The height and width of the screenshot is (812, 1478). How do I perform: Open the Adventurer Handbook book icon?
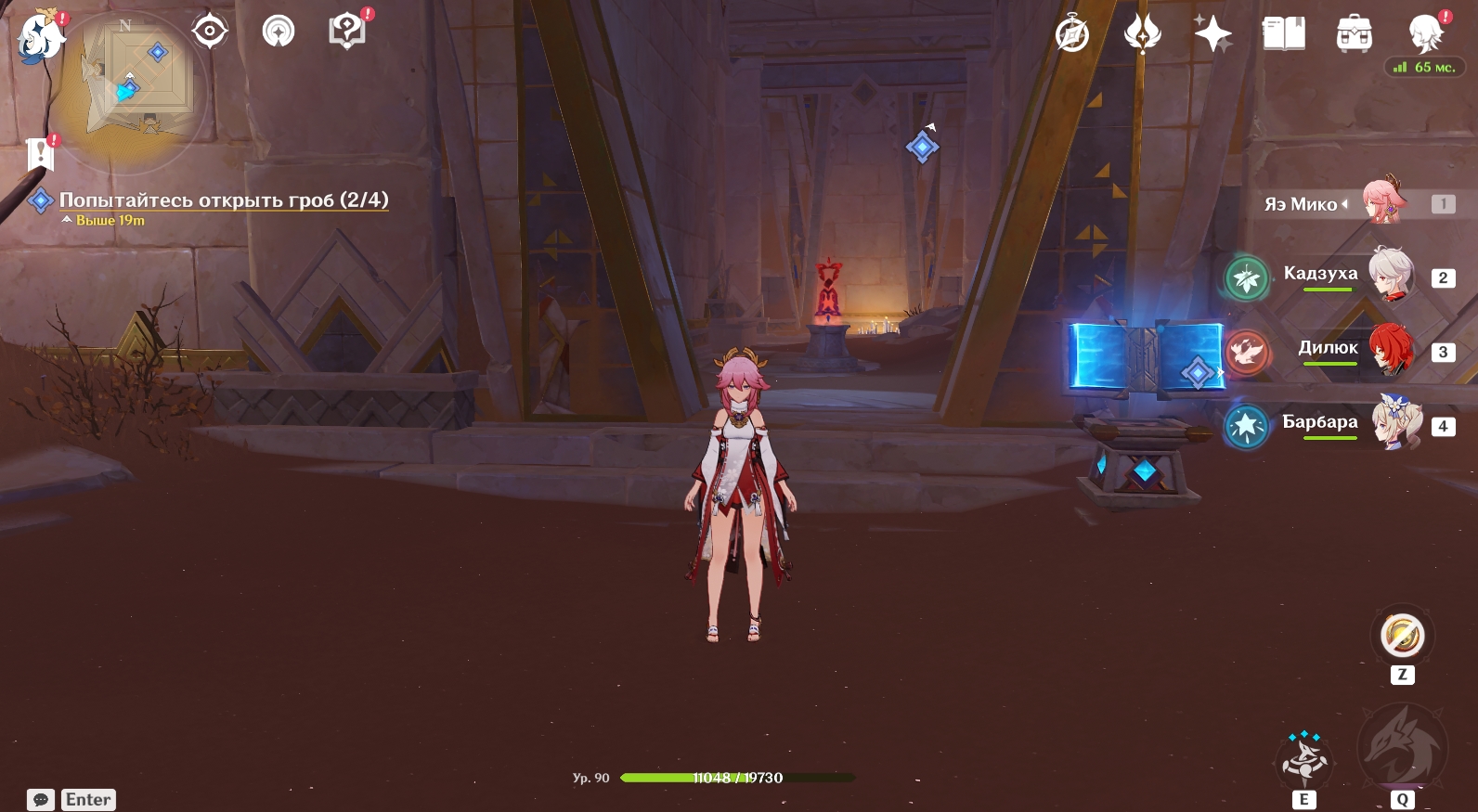tap(1284, 35)
